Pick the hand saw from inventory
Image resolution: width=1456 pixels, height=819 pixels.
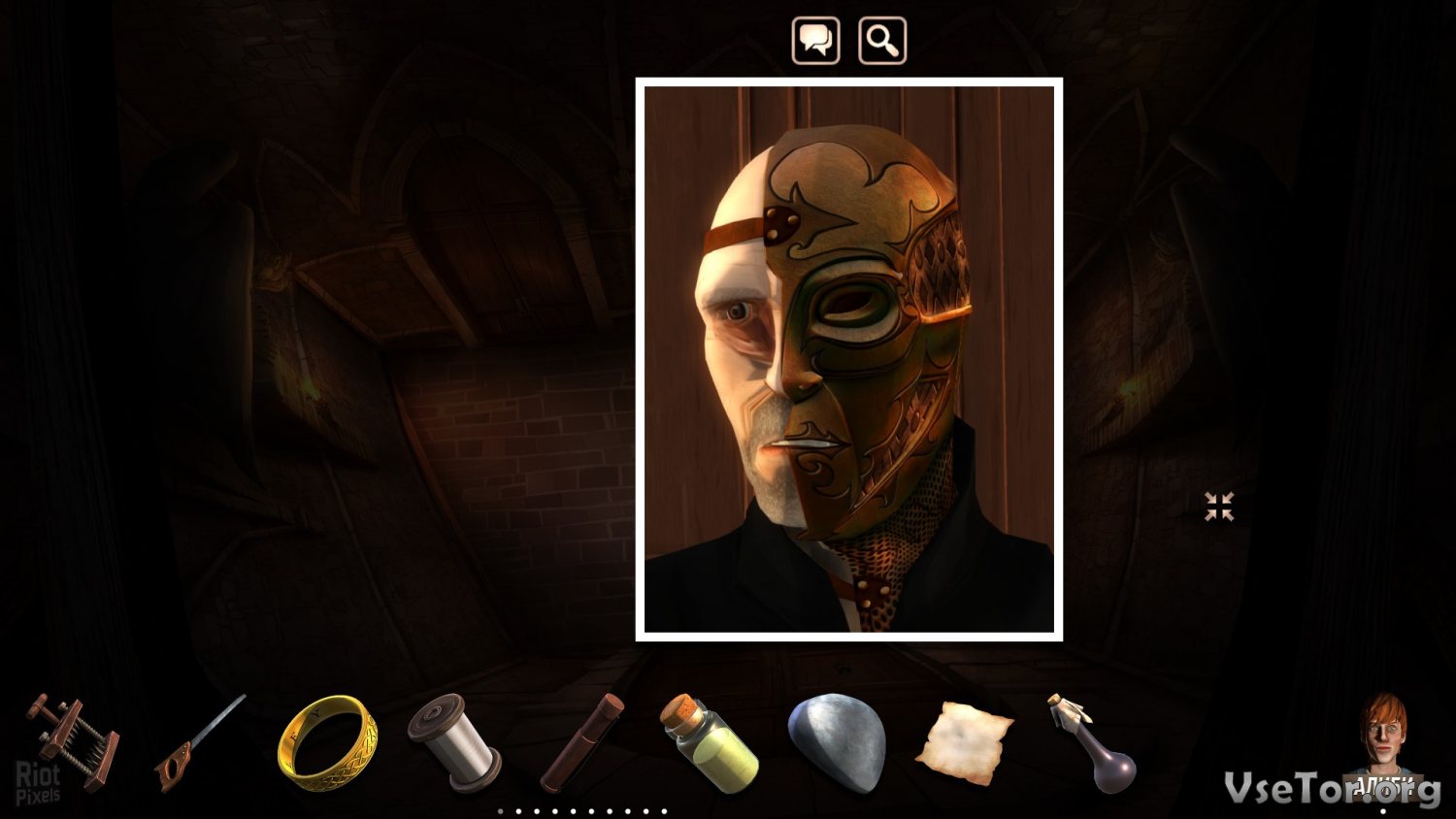click(199, 743)
